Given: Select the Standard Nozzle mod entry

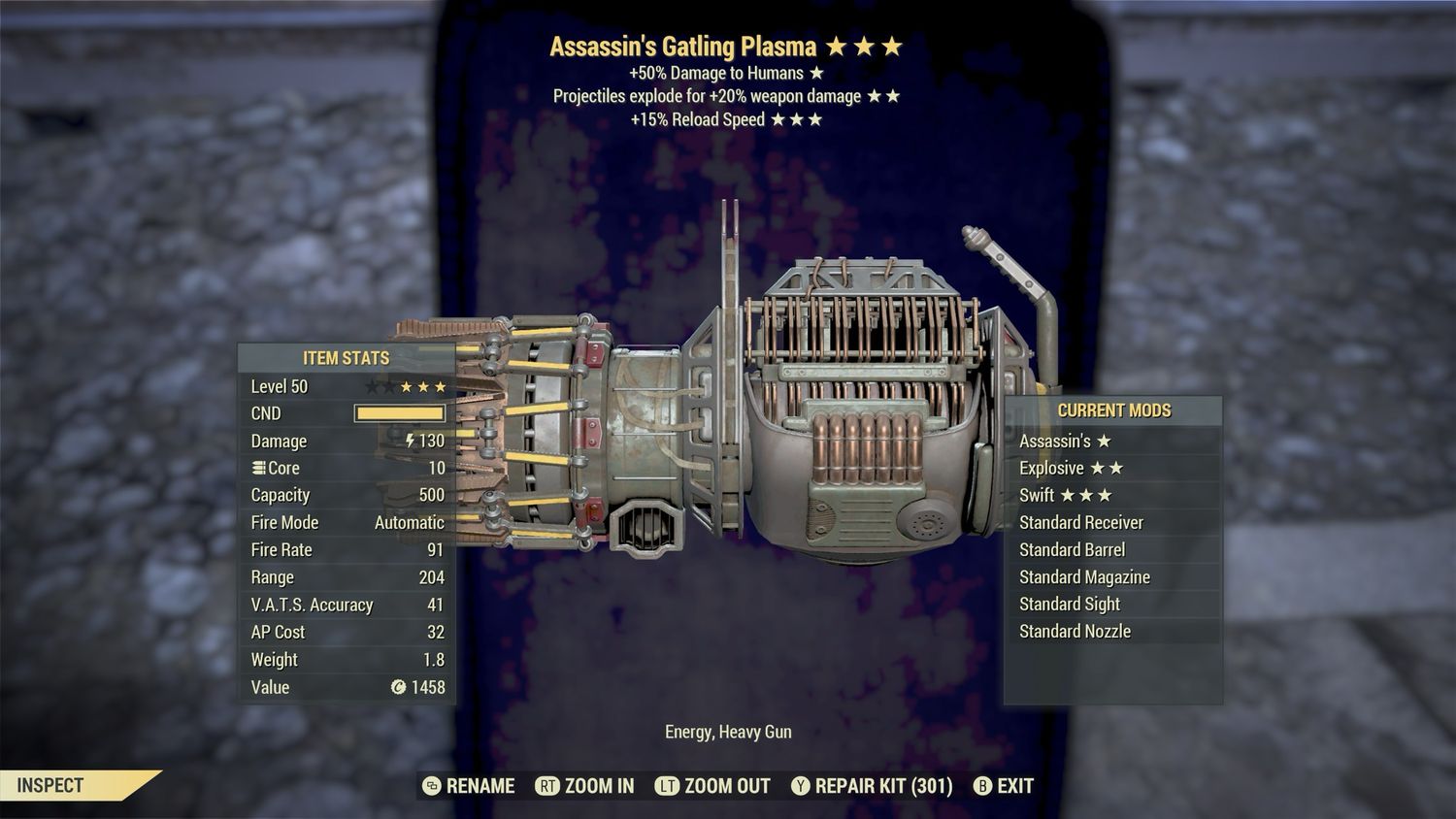Looking at the screenshot, I should (1112, 631).
